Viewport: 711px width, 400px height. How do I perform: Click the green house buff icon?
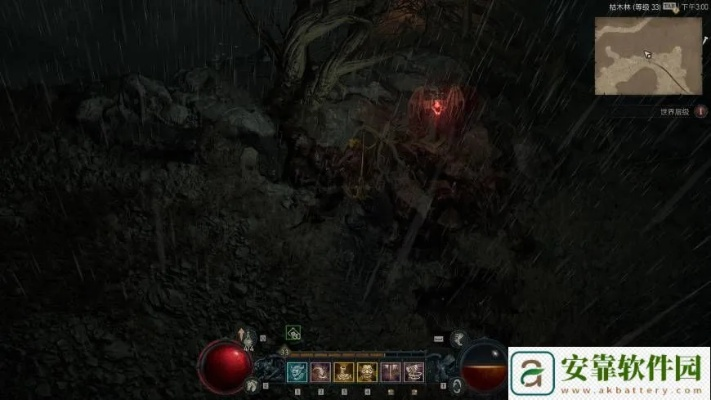(293, 333)
